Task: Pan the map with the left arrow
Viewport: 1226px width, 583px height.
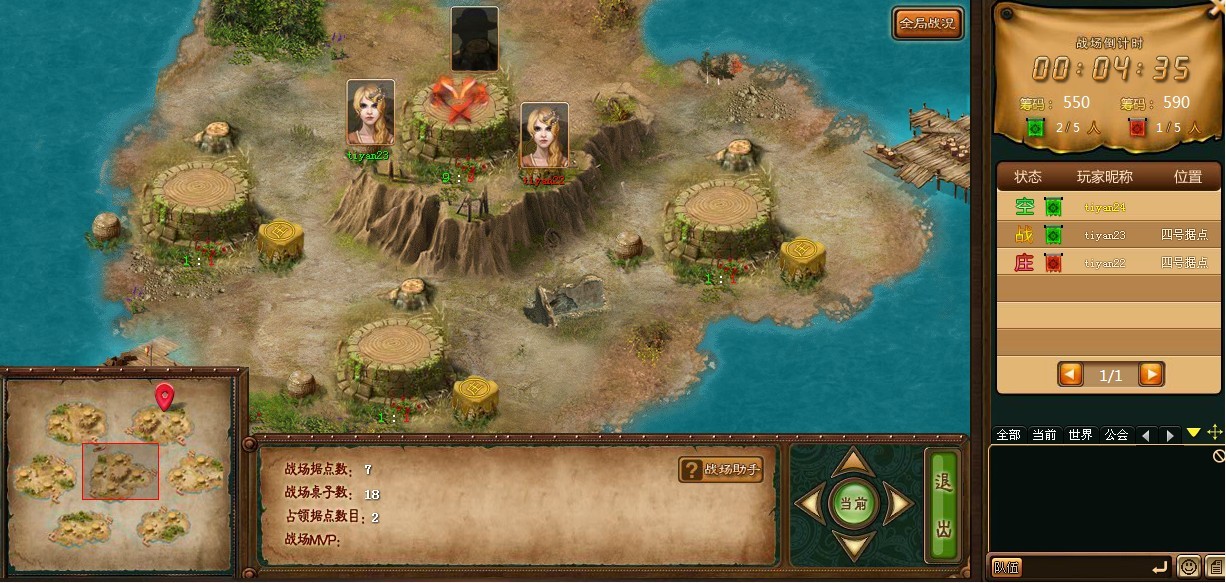Action: point(809,505)
